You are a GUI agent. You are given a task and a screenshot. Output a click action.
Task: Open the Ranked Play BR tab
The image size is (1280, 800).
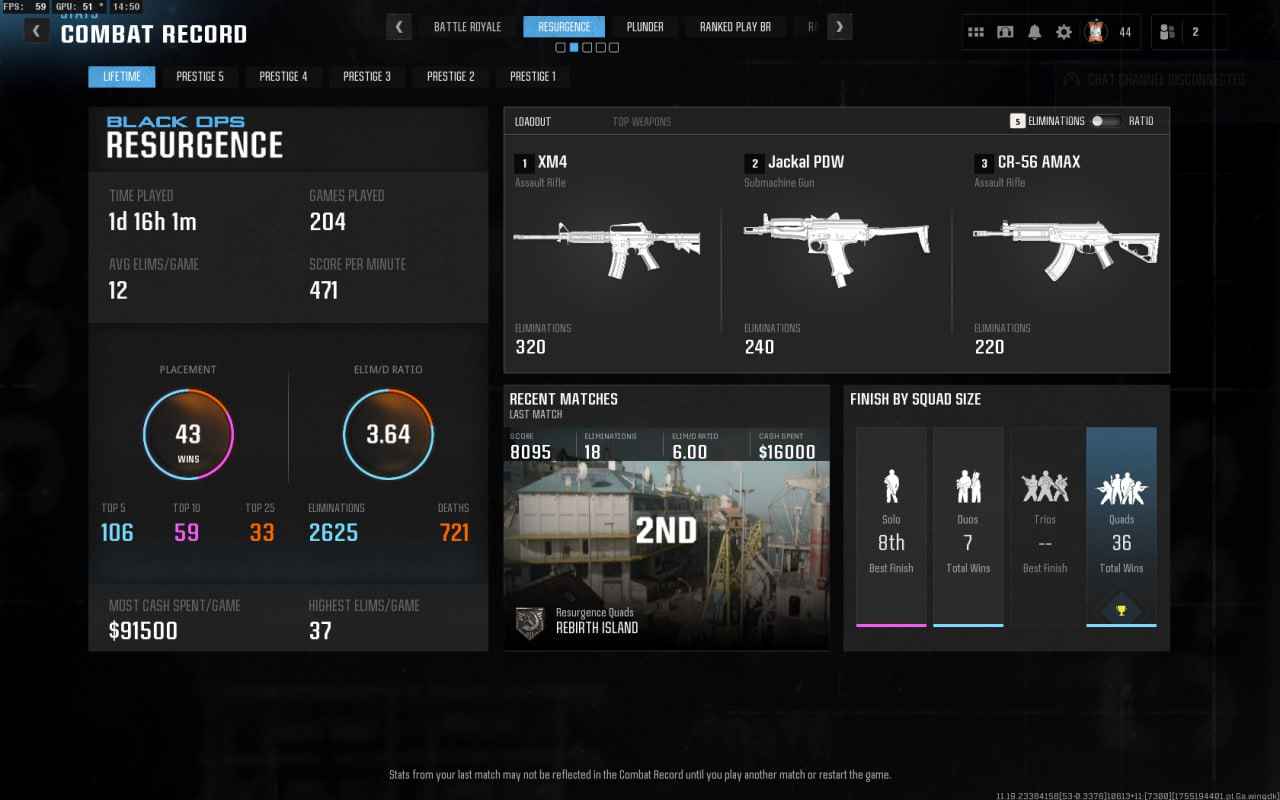pyautogui.click(x=735, y=27)
